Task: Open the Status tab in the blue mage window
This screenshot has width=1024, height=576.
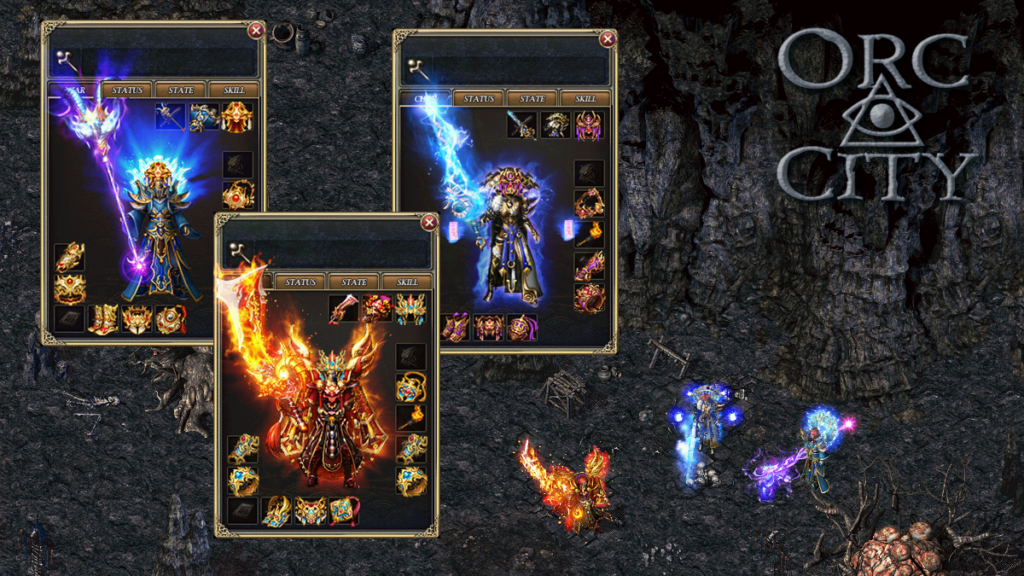Action: click(128, 90)
